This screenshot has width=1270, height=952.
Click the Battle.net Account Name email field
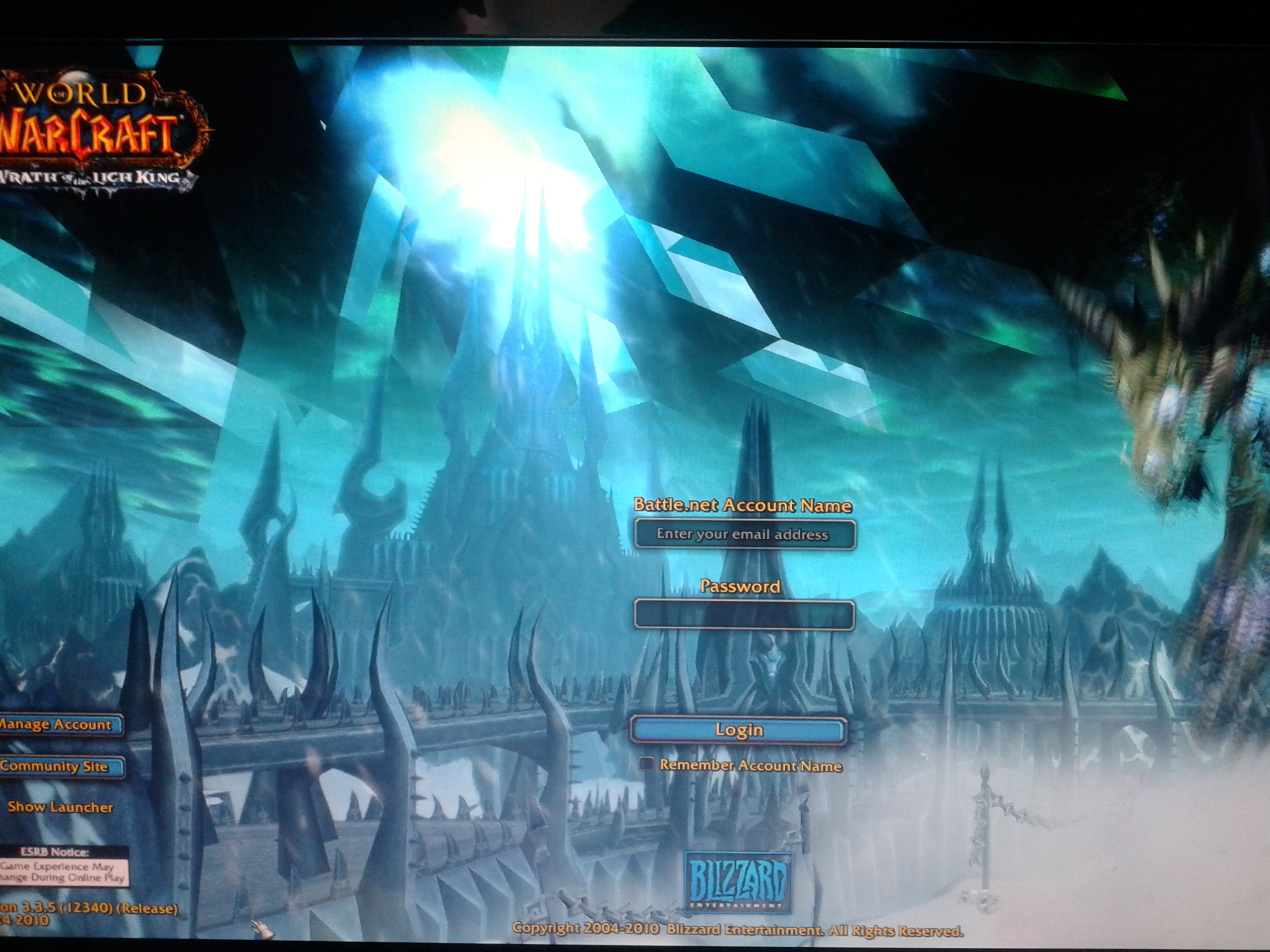(x=744, y=534)
